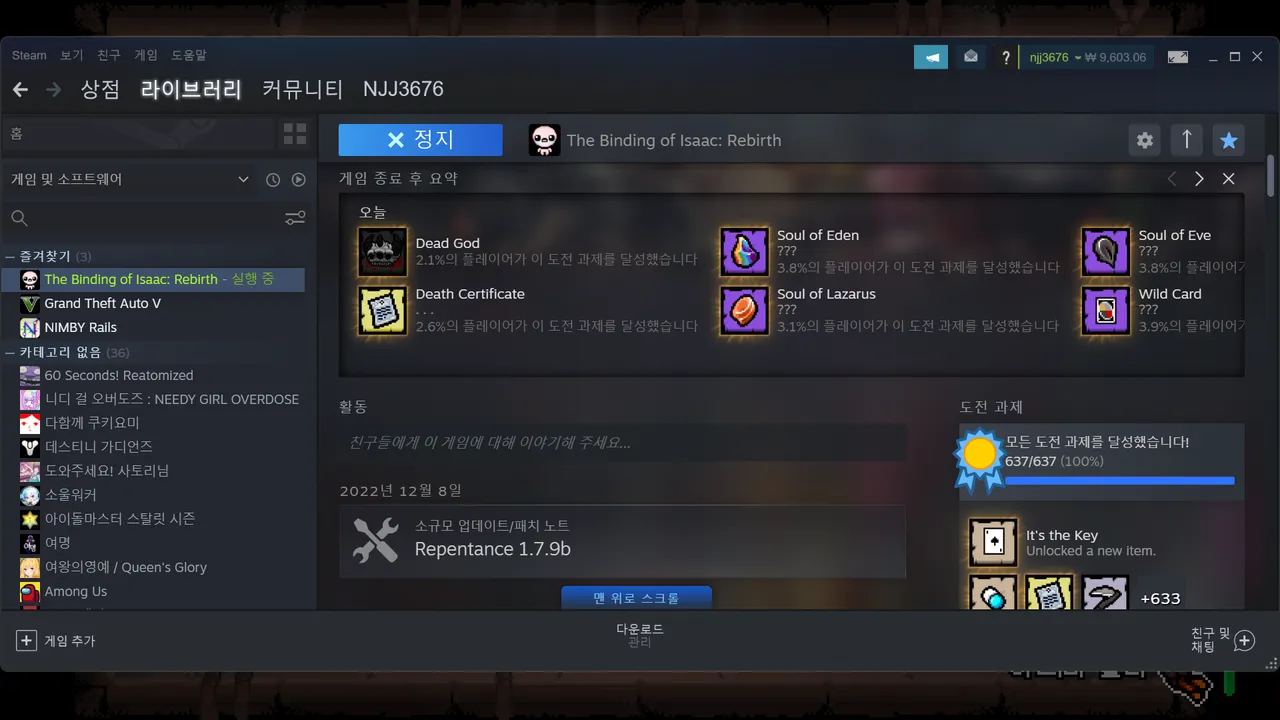Screen dimensions: 1280x720
Task: Open library grid view icon
Action: click(x=294, y=133)
